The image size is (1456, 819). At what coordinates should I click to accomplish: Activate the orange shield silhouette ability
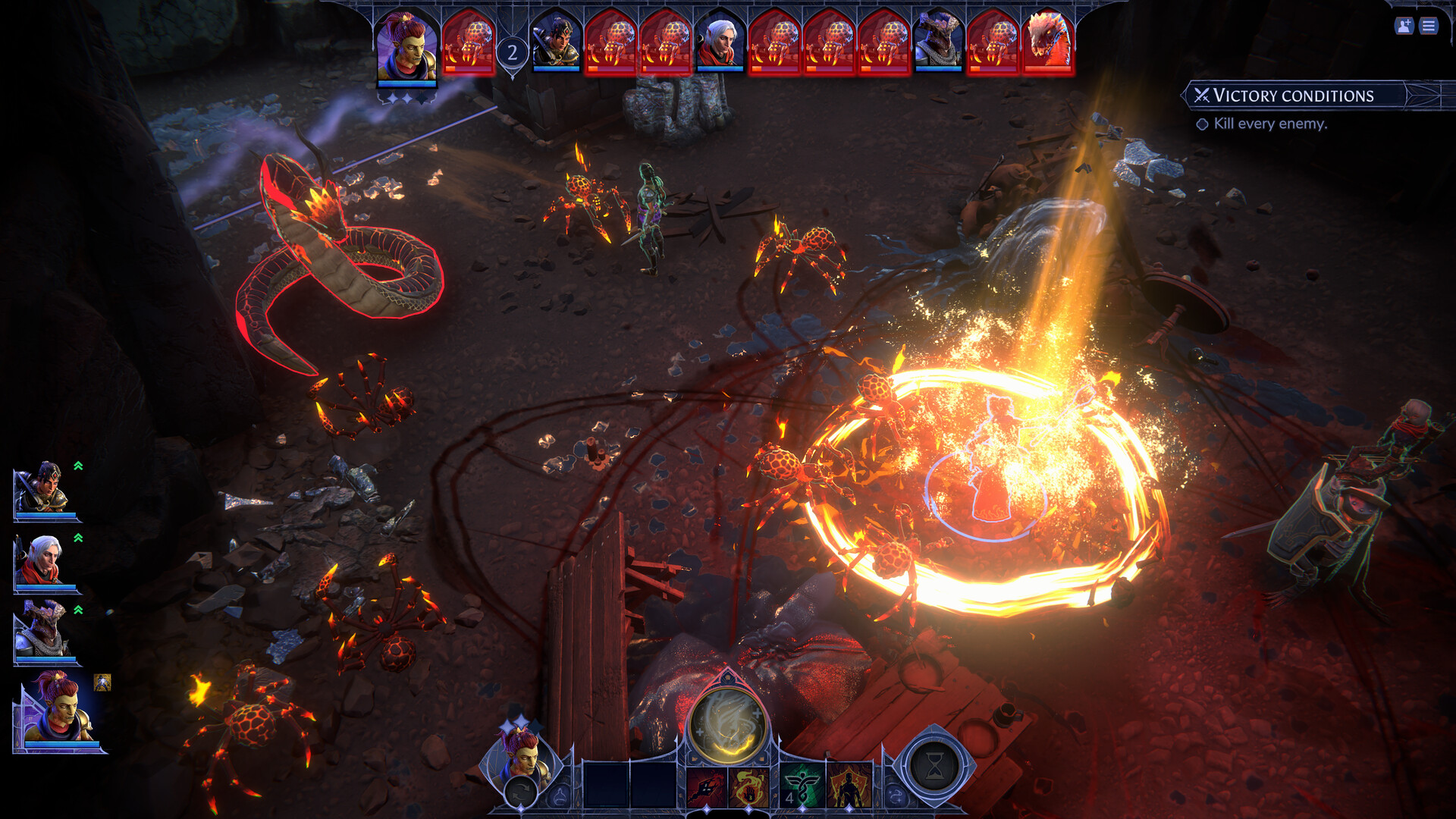pyautogui.click(x=849, y=787)
